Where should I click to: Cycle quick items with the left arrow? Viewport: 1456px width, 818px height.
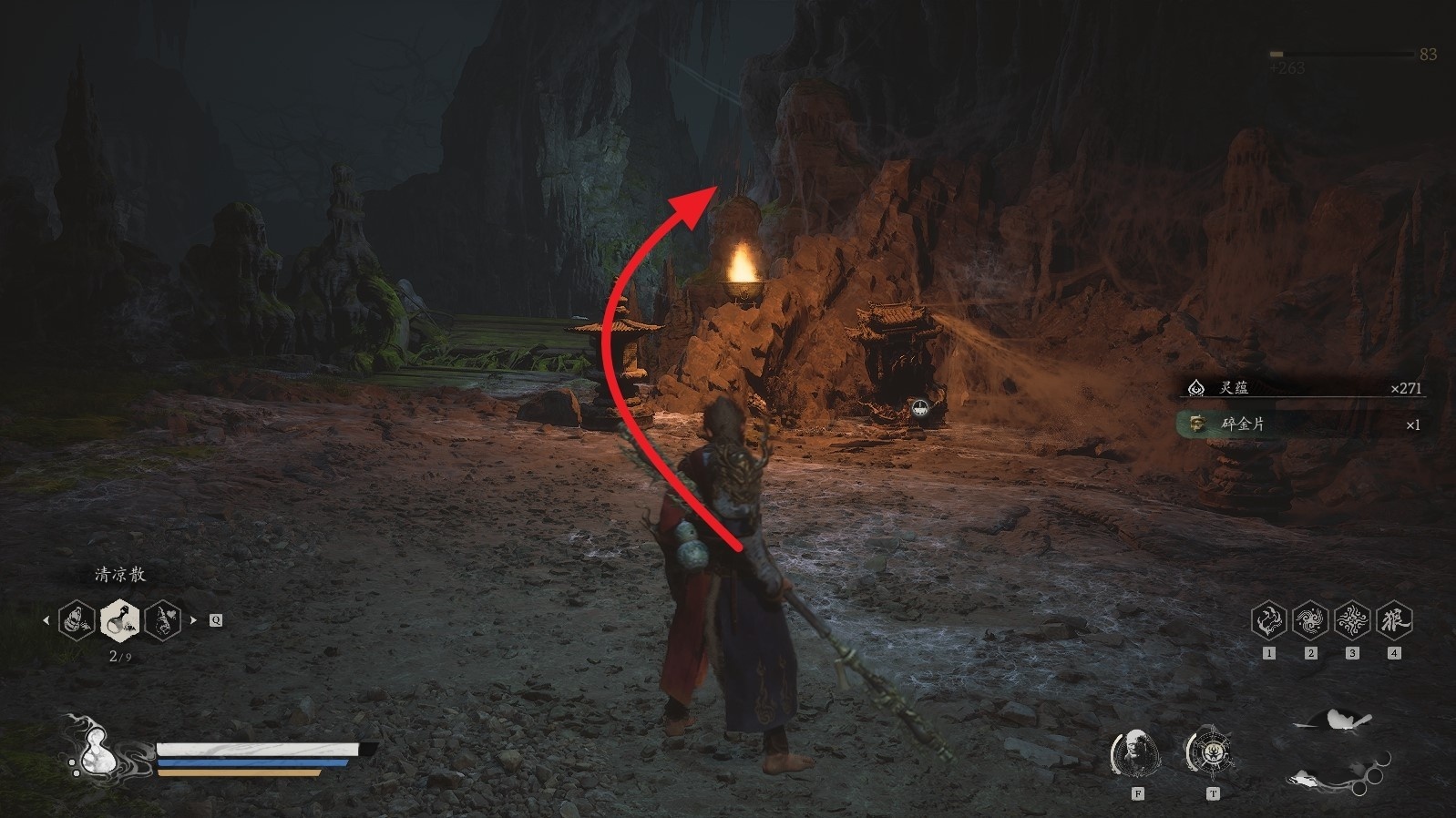46,620
